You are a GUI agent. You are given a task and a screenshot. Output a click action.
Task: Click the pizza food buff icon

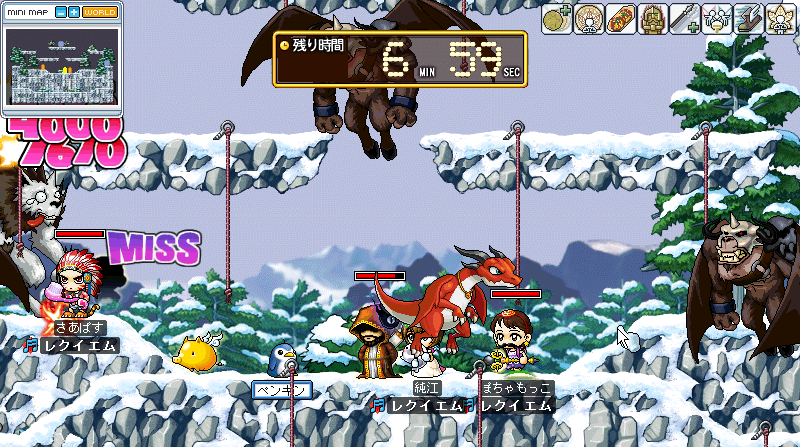pyautogui.click(x=620, y=19)
